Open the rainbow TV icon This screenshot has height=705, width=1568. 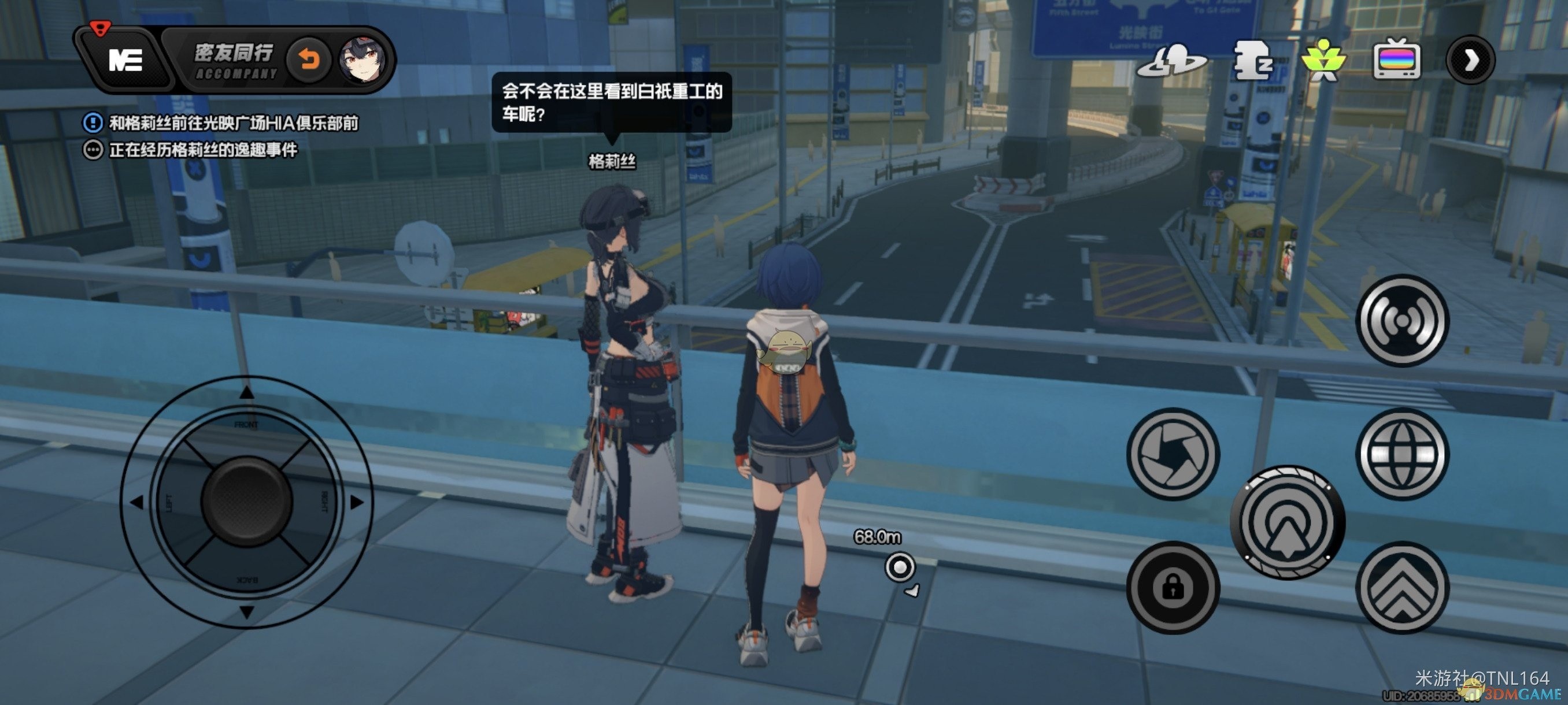pos(1397,60)
